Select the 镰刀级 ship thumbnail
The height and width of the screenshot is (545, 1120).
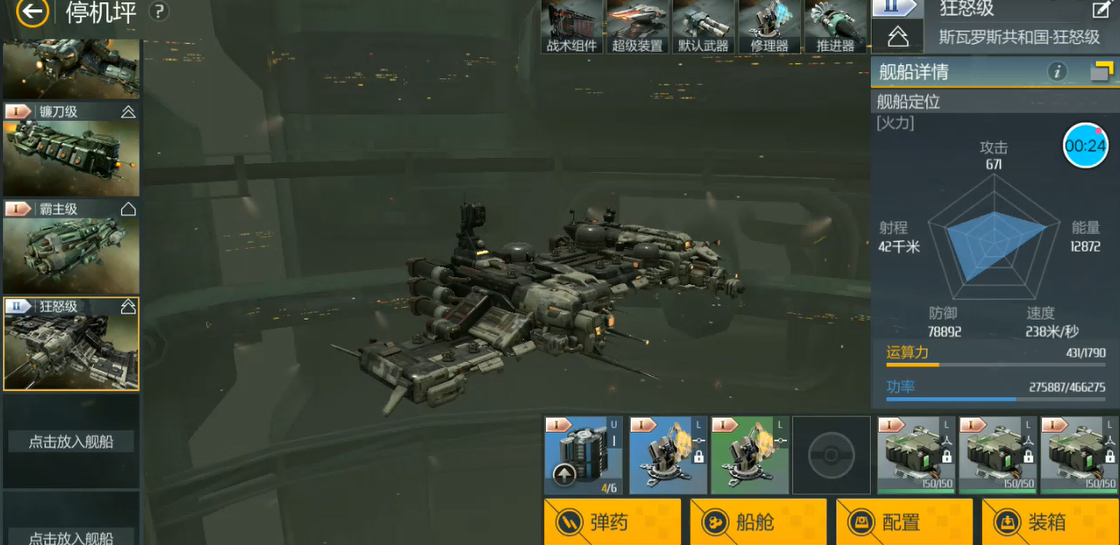71,150
